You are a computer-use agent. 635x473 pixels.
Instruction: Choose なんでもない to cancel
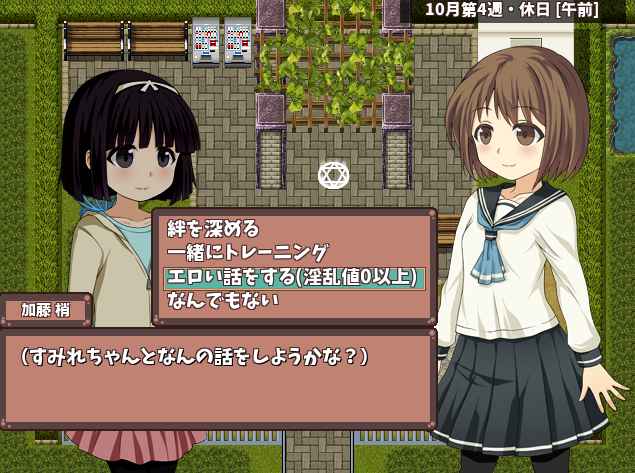(223, 300)
